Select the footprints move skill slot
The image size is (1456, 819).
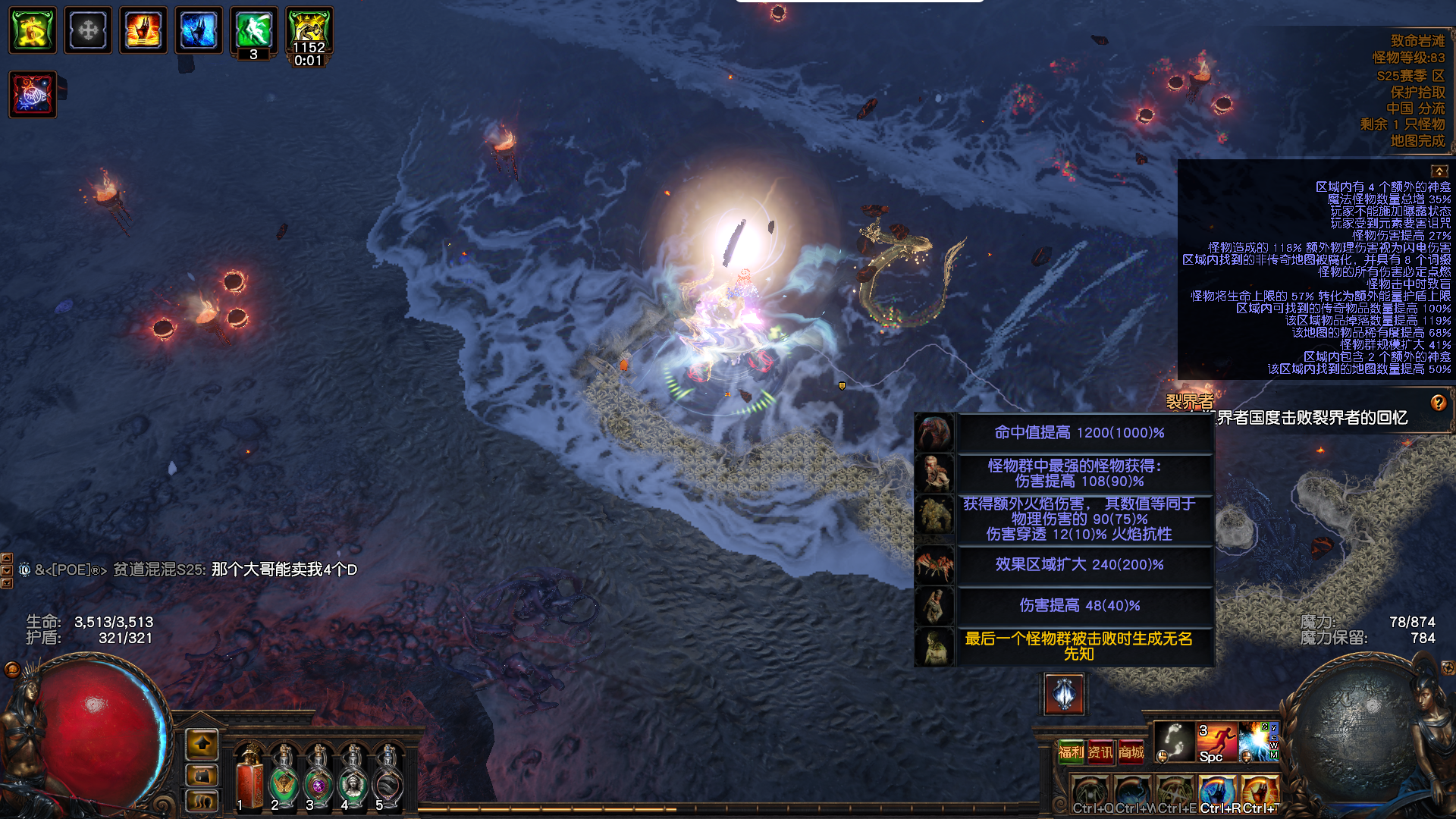click(x=1174, y=742)
